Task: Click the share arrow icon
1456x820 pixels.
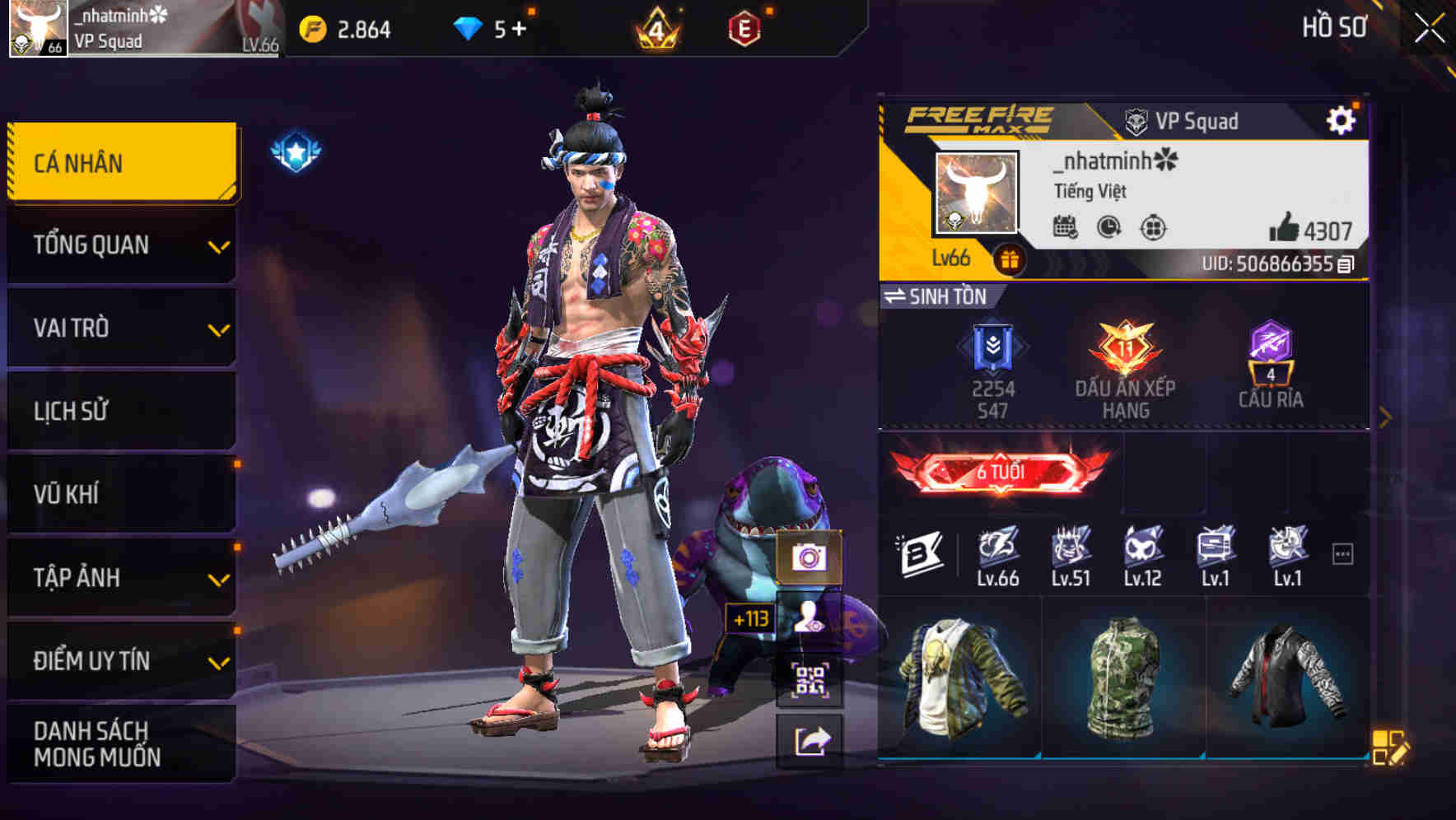Action: pos(811,739)
